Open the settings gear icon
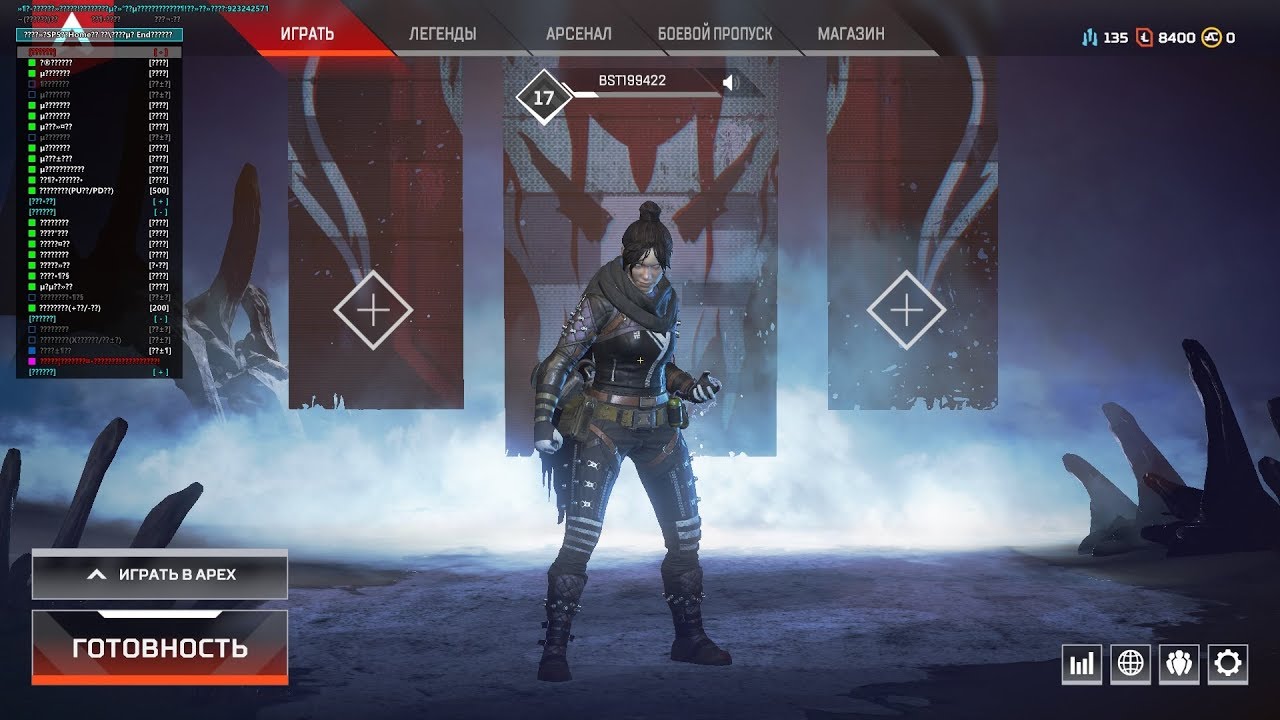This screenshot has height=720, width=1280. click(x=1227, y=664)
